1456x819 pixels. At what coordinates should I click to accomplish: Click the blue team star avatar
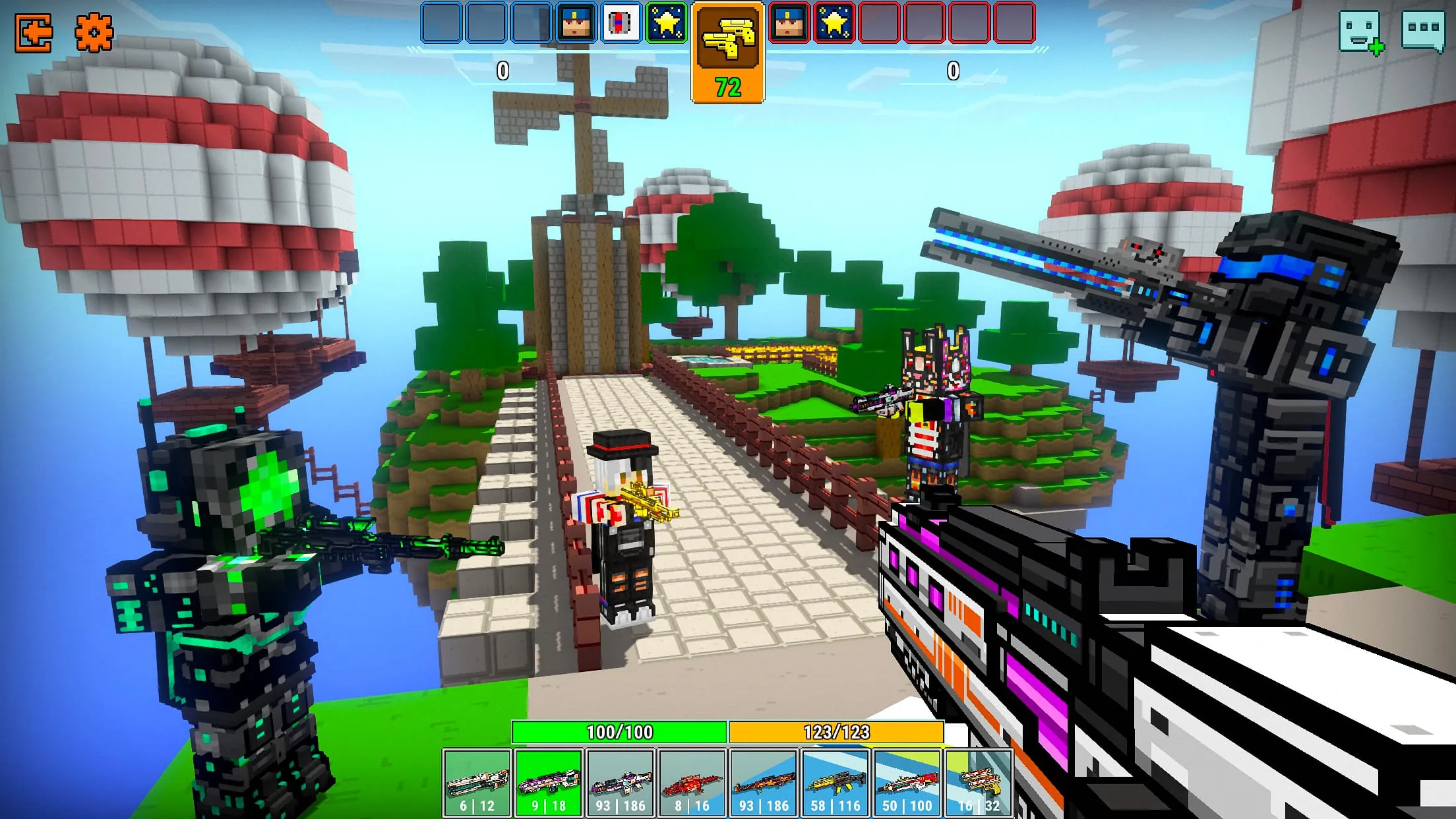click(x=663, y=22)
